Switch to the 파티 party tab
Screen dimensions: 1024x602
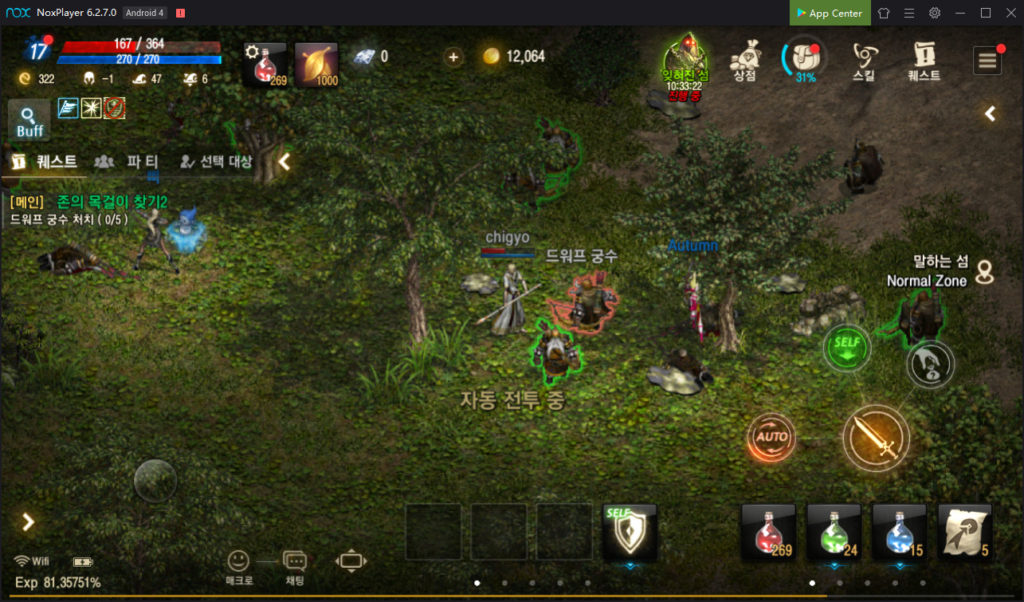130,161
